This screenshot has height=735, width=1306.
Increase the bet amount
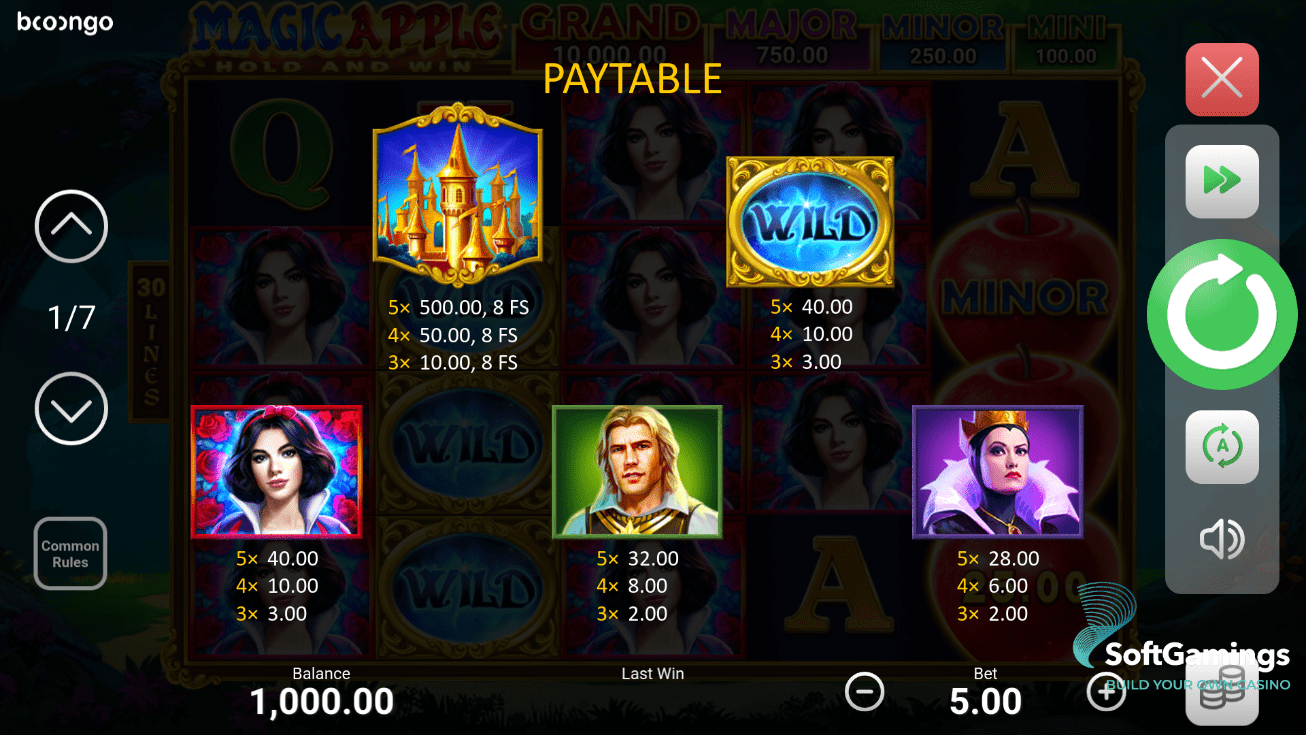[1106, 691]
